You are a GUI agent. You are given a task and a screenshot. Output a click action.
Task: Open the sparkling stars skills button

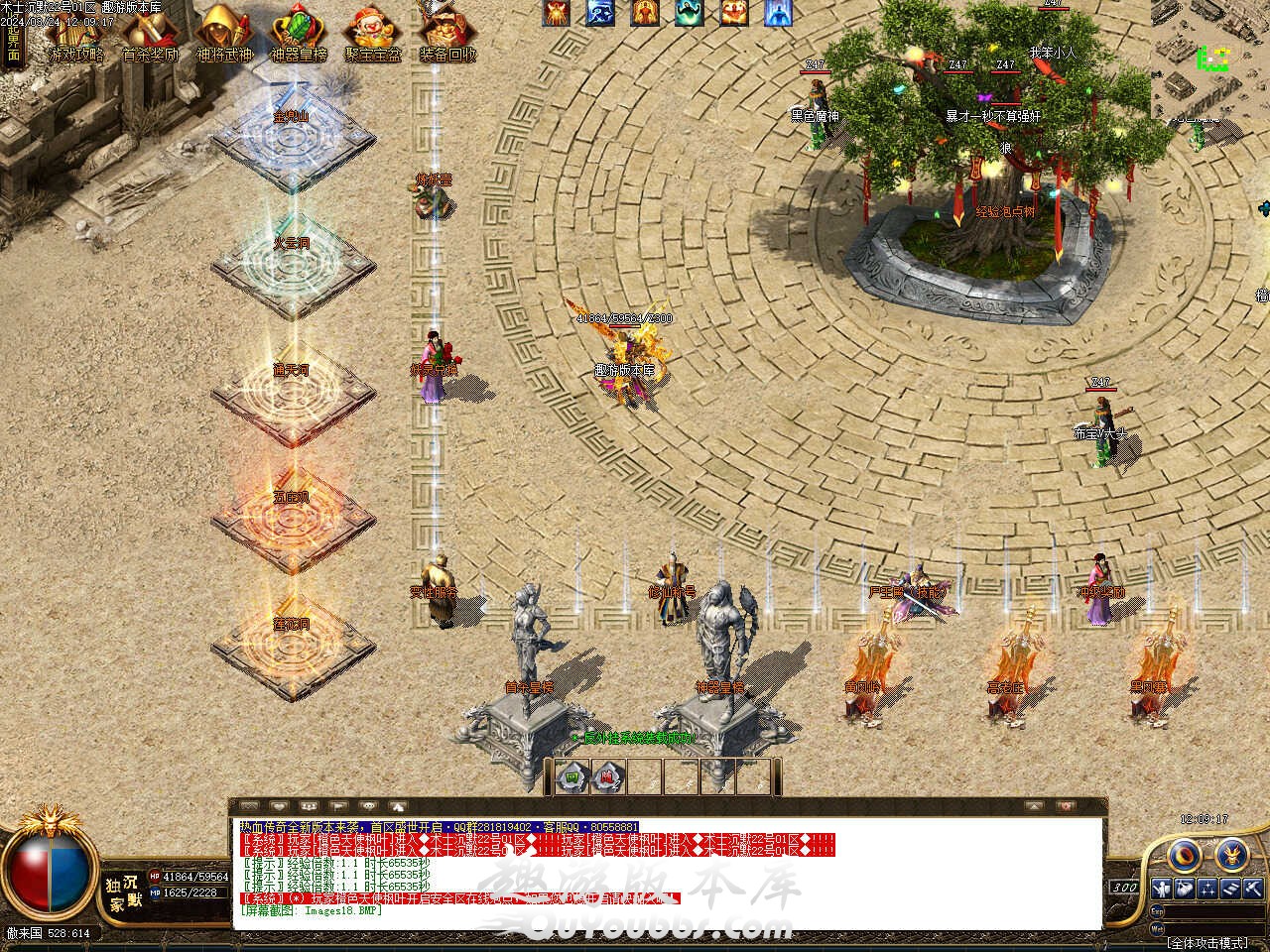pos(1208,889)
